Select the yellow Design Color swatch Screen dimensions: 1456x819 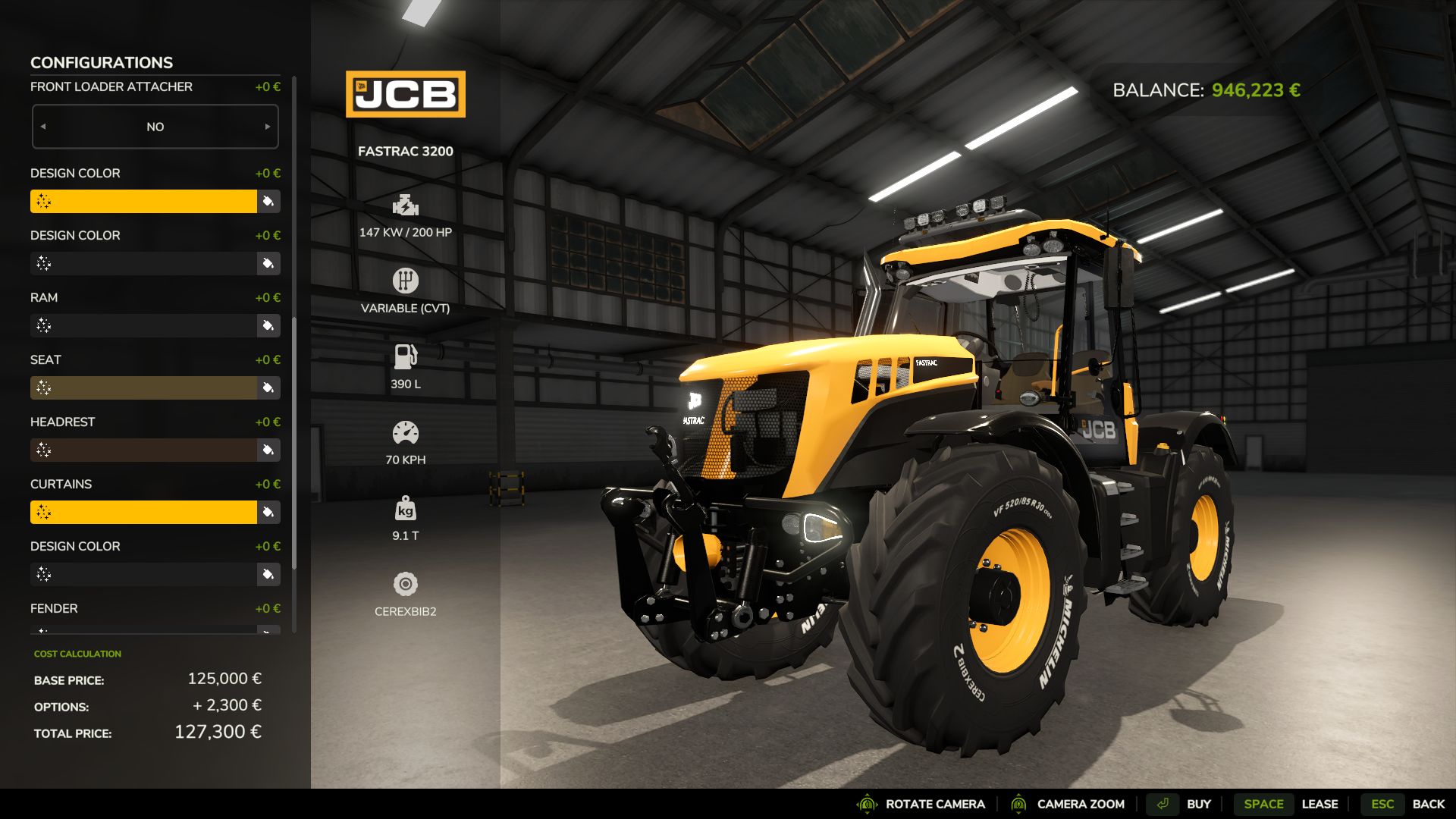(144, 201)
